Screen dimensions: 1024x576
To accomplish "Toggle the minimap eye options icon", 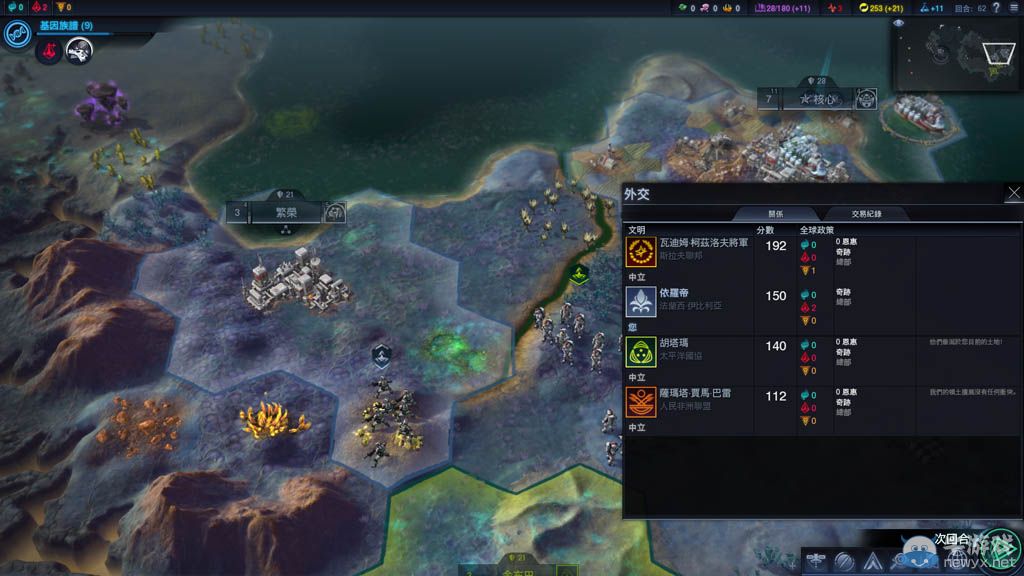I will (898, 23).
